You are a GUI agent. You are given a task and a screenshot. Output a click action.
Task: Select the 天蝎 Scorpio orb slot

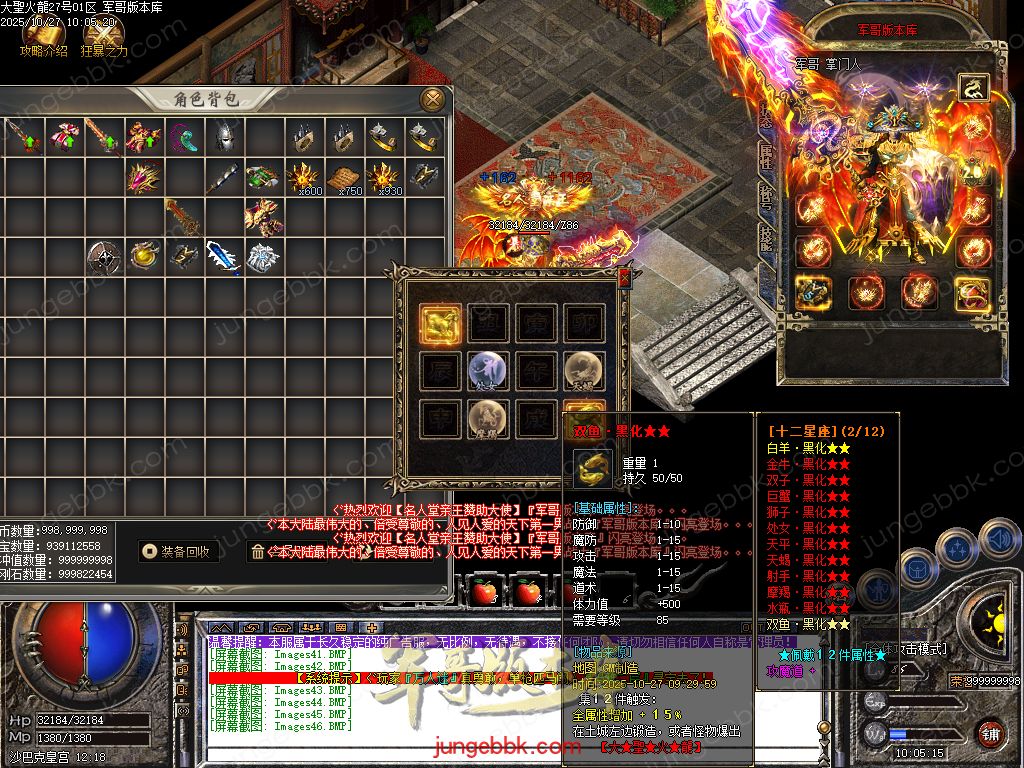point(584,370)
